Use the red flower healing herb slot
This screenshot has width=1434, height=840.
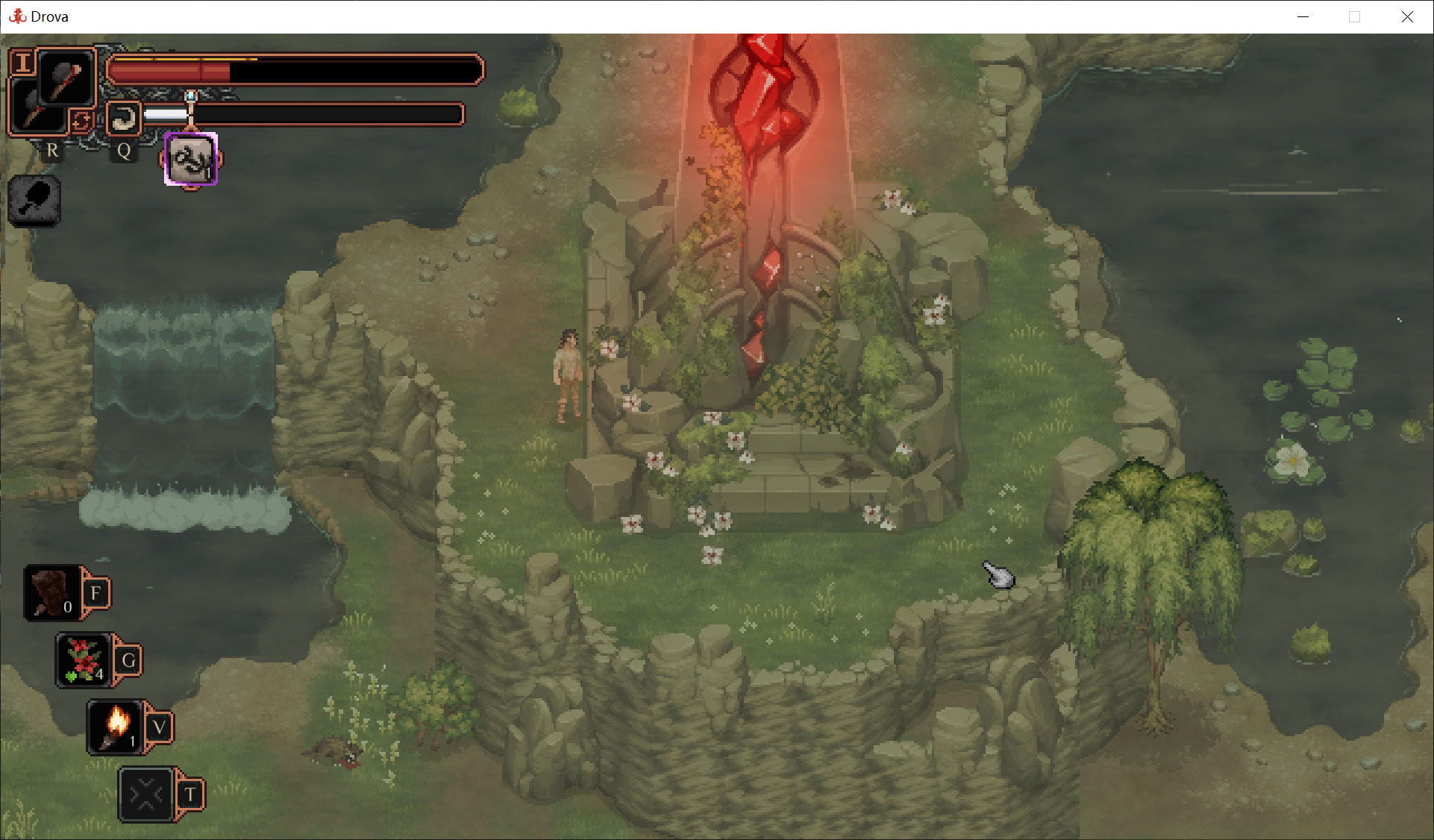coord(84,660)
